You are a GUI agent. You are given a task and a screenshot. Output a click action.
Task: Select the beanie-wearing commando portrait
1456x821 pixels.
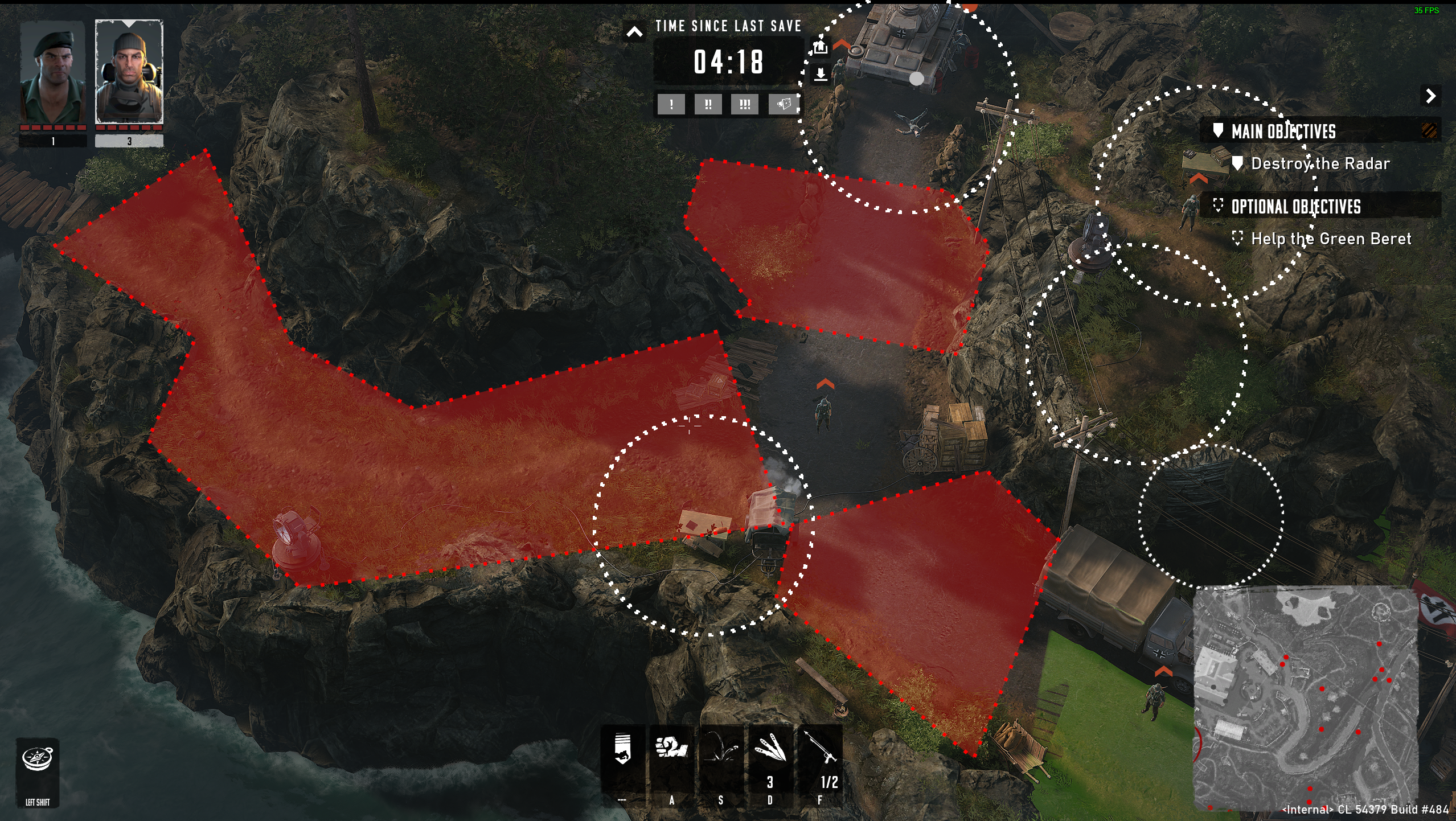click(x=129, y=73)
